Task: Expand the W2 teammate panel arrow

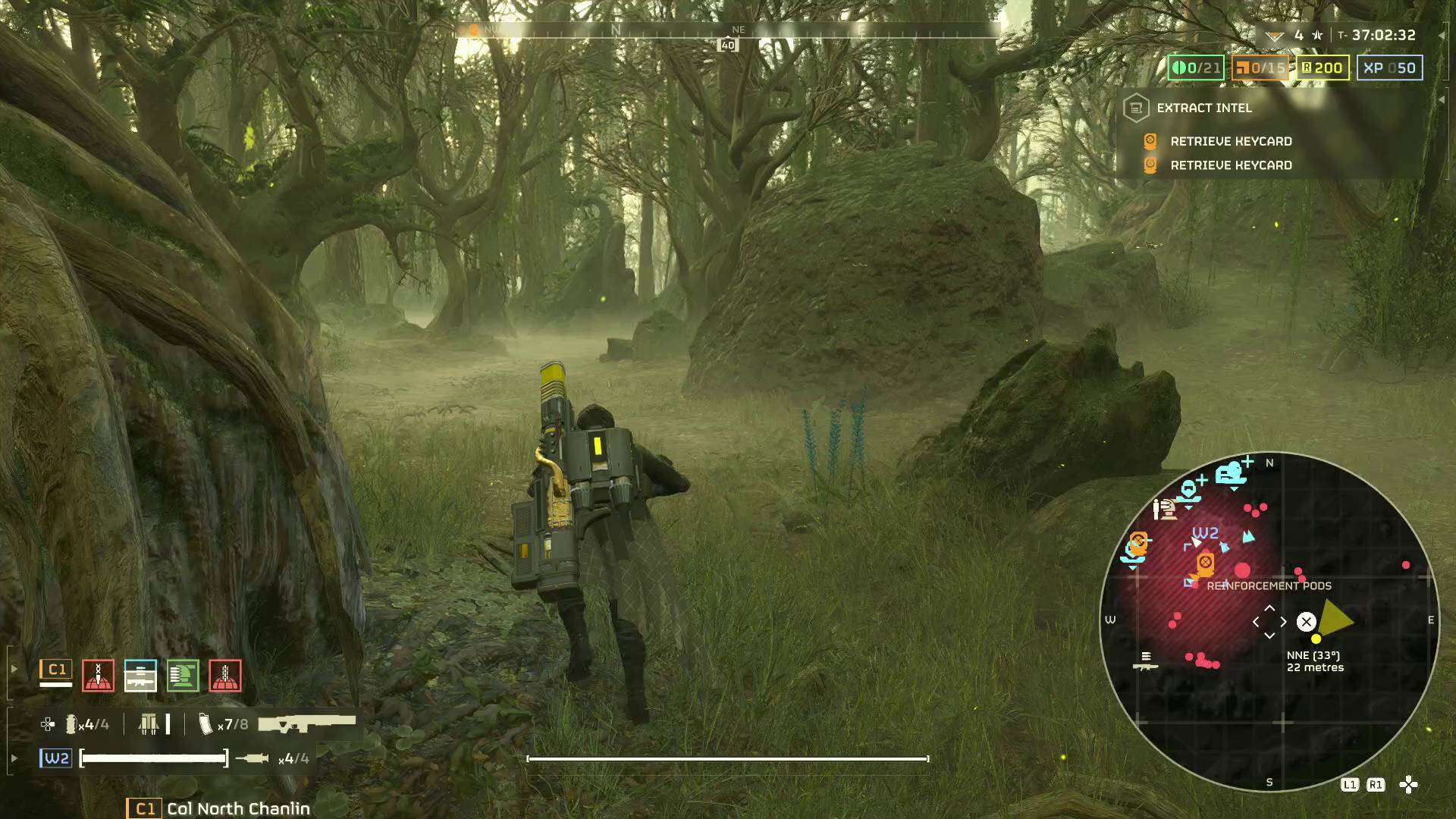Action: click(x=14, y=756)
